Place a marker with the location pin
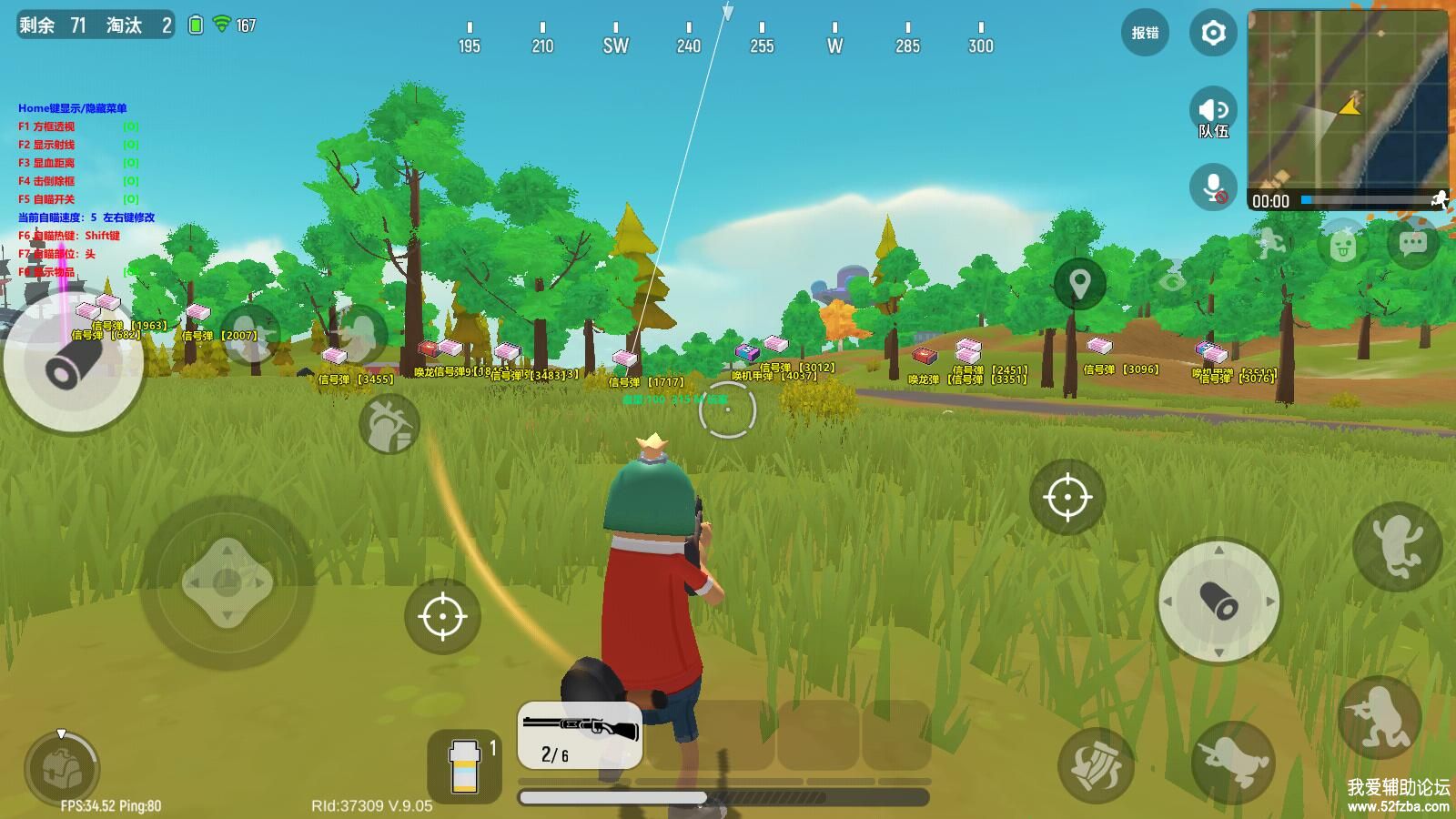 pos(1079,284)
